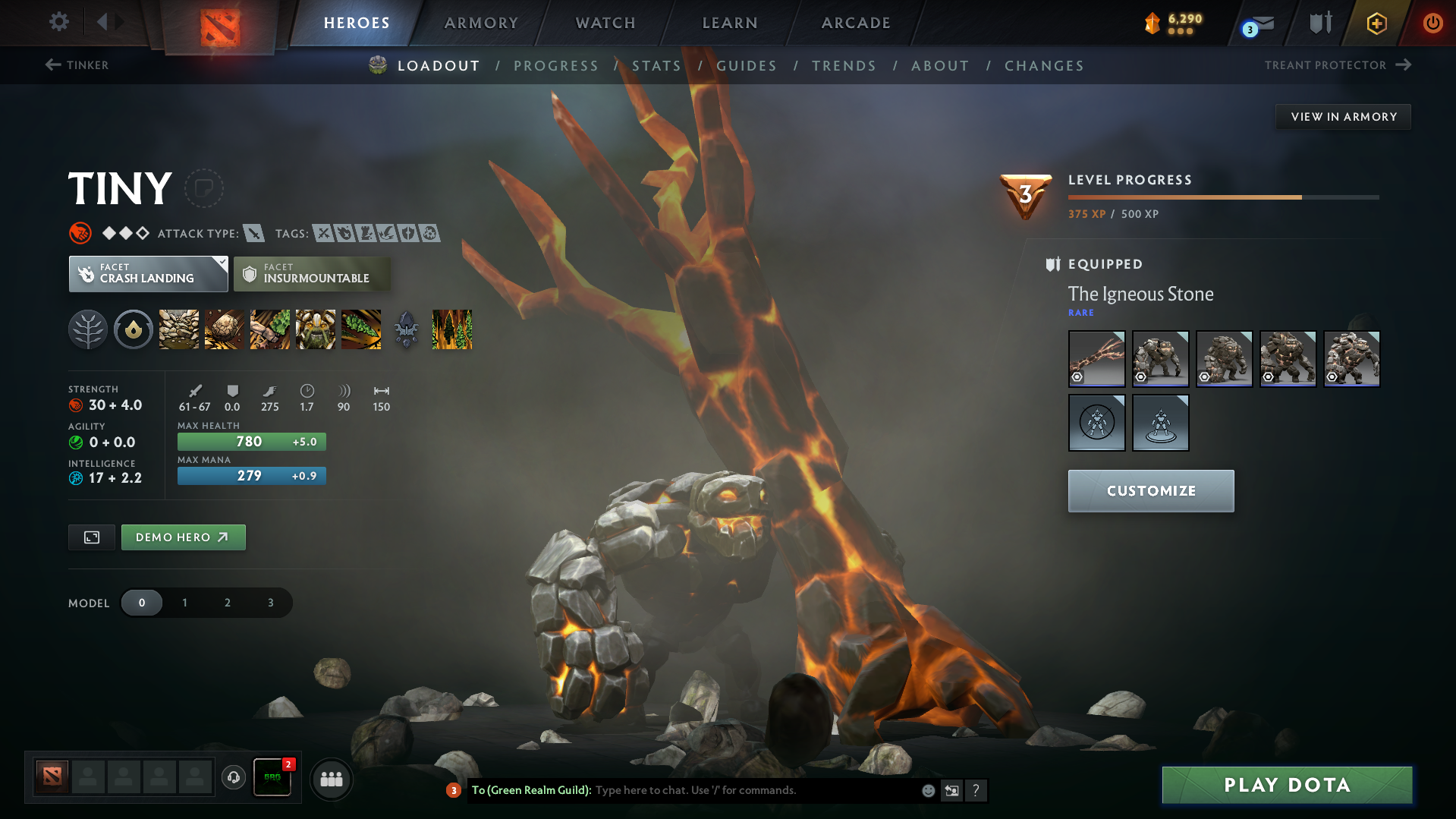Open the find party icon near the chat
This screenshot has width=1456, height=819.
pos(331,779)
